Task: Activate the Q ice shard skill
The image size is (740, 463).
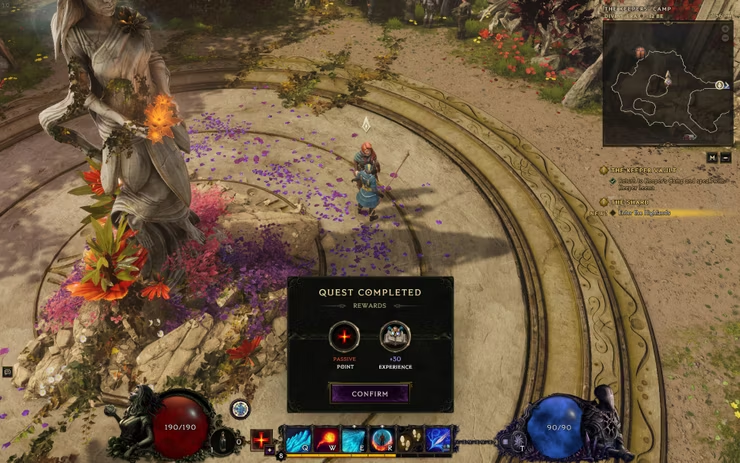Action: (298, 440)
